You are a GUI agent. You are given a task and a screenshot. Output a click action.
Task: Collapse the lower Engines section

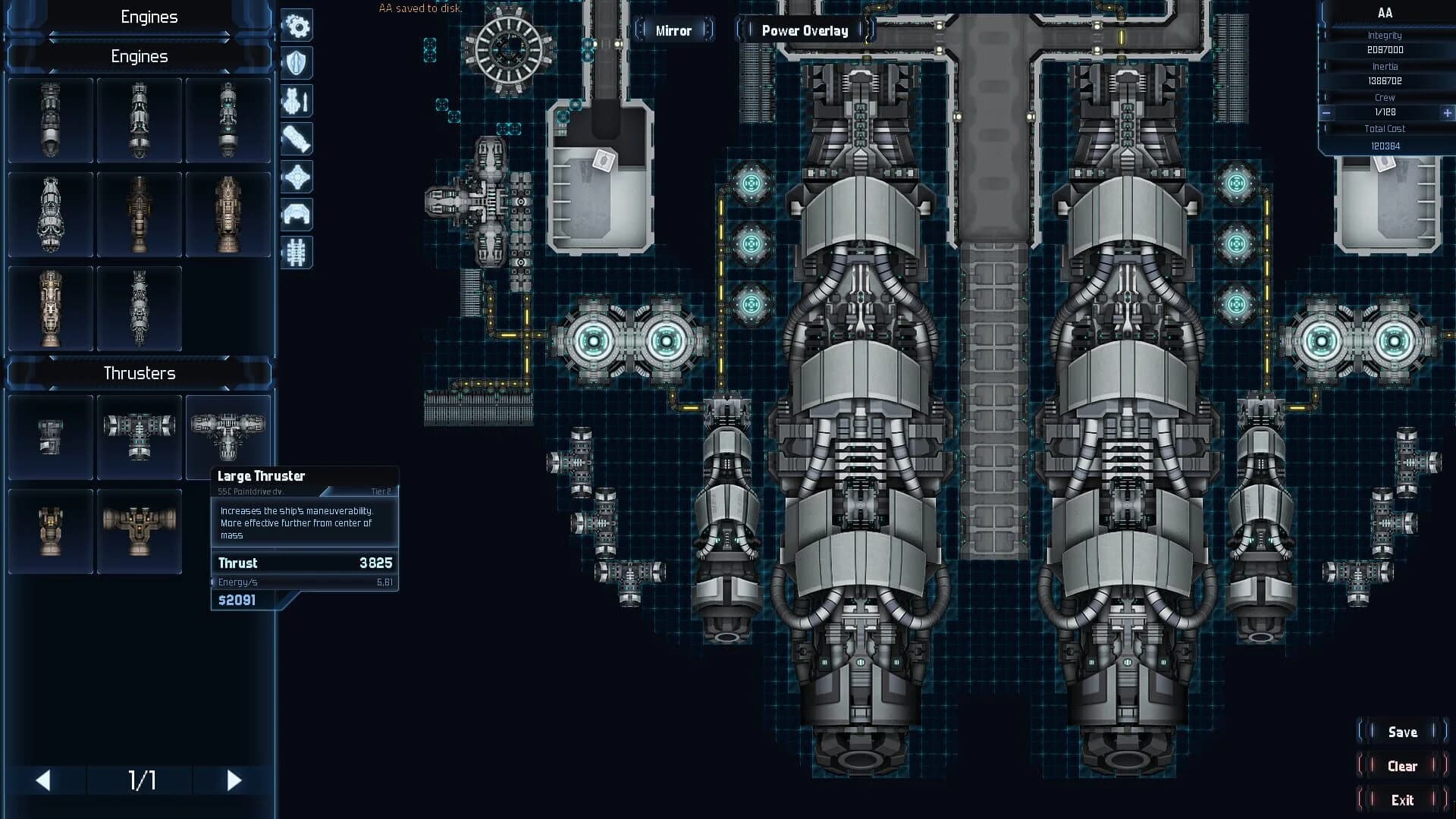[x=140, y=55]
